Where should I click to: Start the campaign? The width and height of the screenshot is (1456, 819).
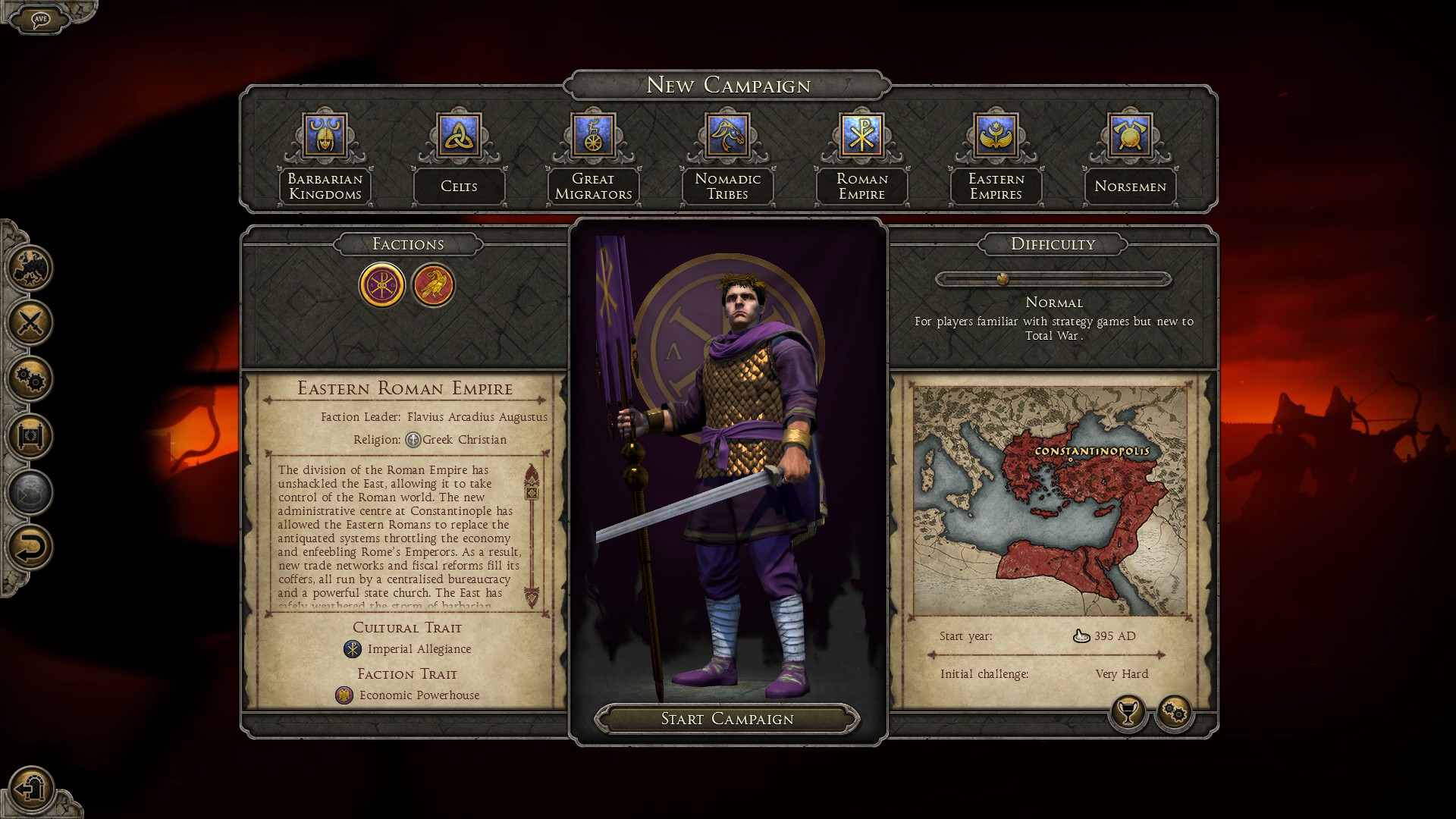coord(726,719)
